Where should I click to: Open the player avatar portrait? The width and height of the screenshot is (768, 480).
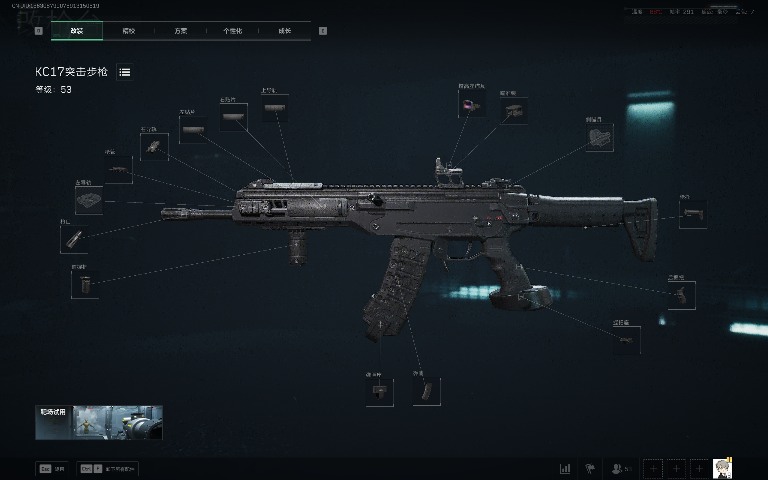tap(724, 467)
